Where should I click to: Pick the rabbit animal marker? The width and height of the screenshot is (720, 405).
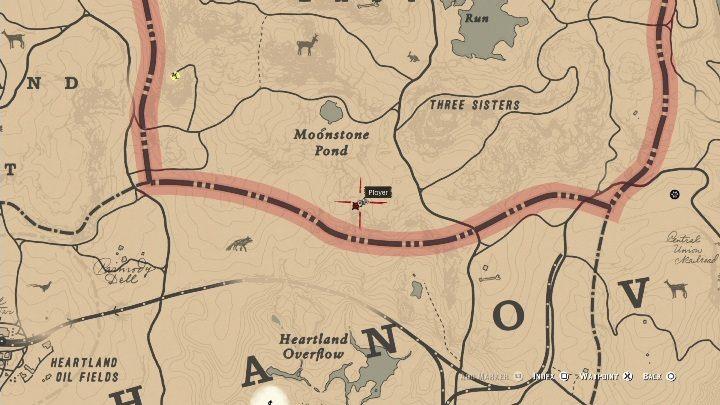[414, 57]
